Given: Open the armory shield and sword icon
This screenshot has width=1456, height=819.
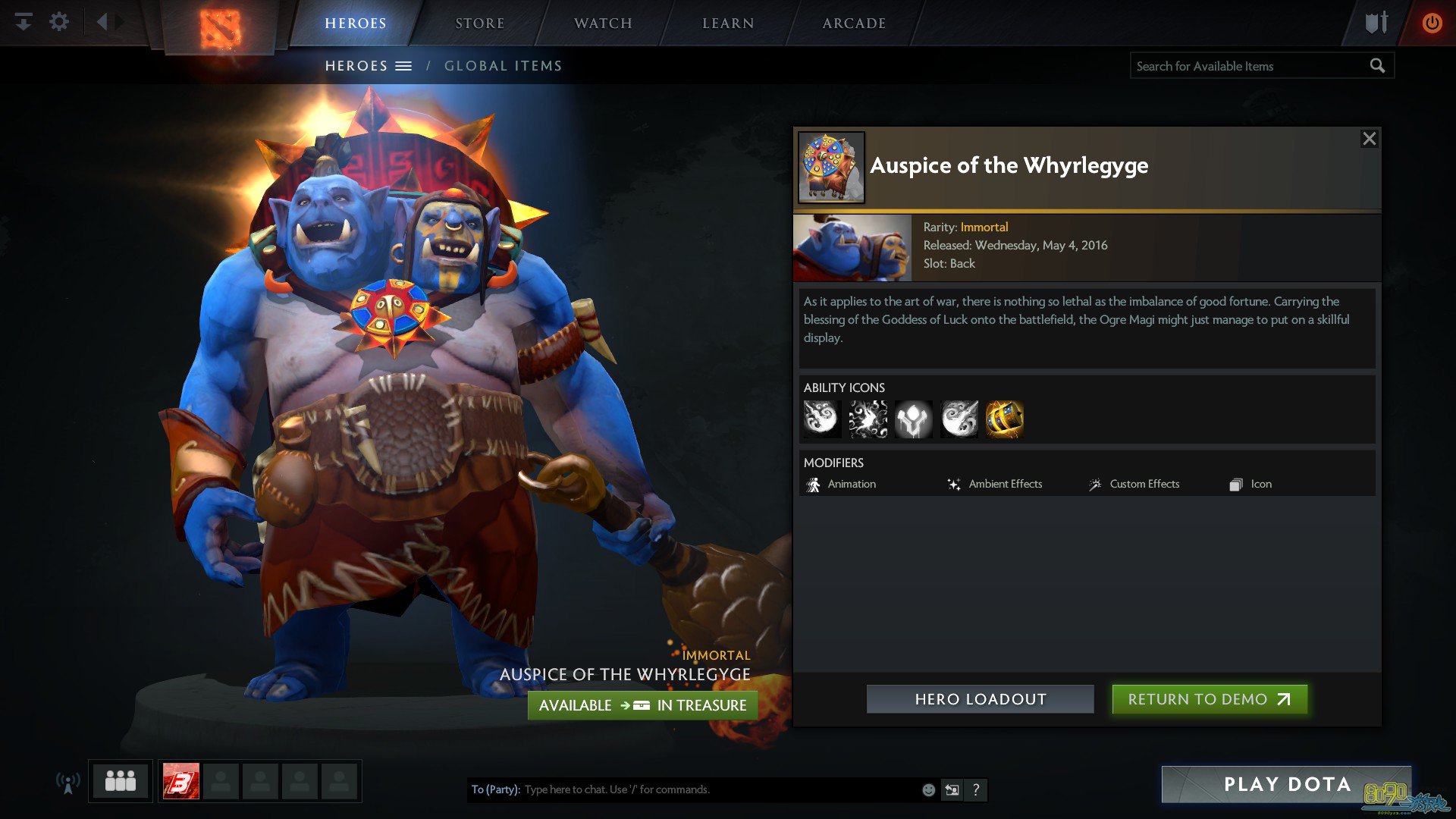Looking at the screenshot, I should [1376, 23].
